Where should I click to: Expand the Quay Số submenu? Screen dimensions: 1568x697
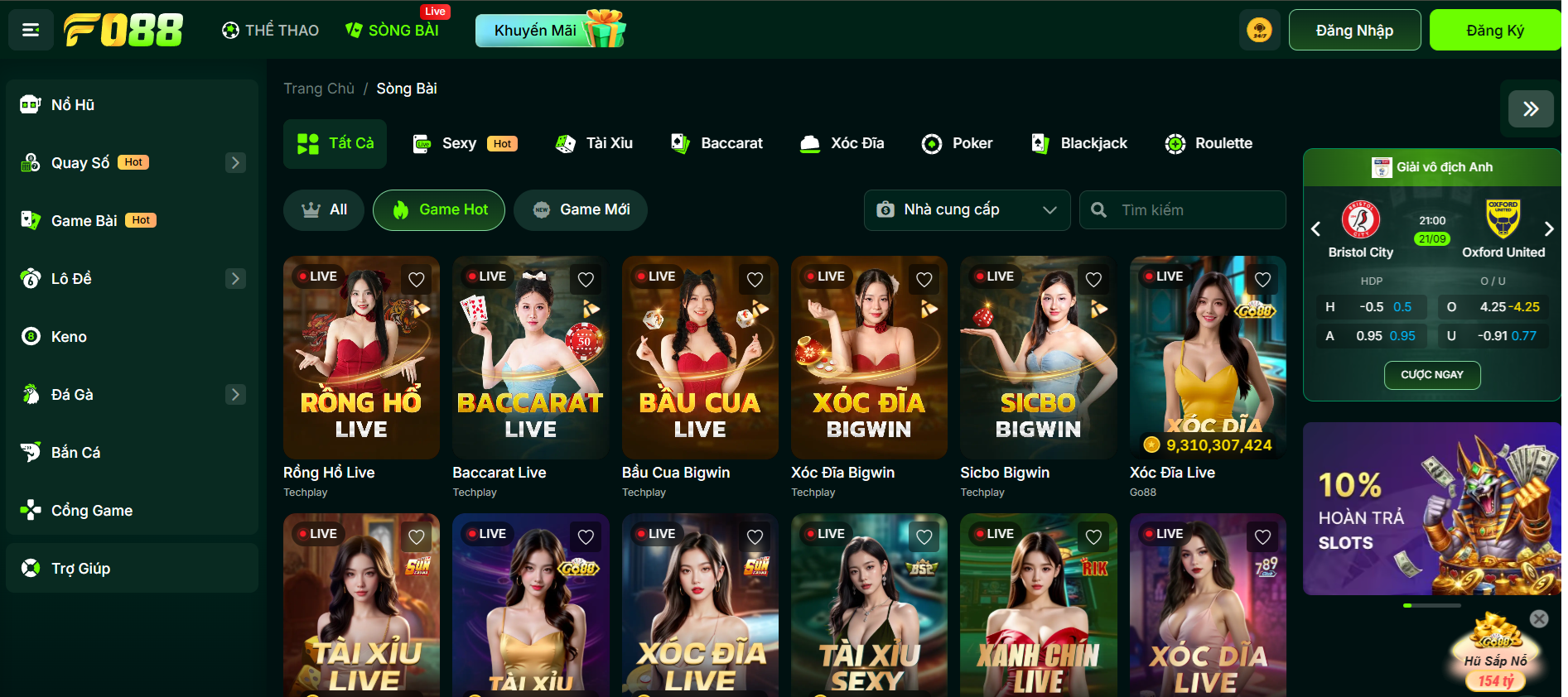click(235, 162)
